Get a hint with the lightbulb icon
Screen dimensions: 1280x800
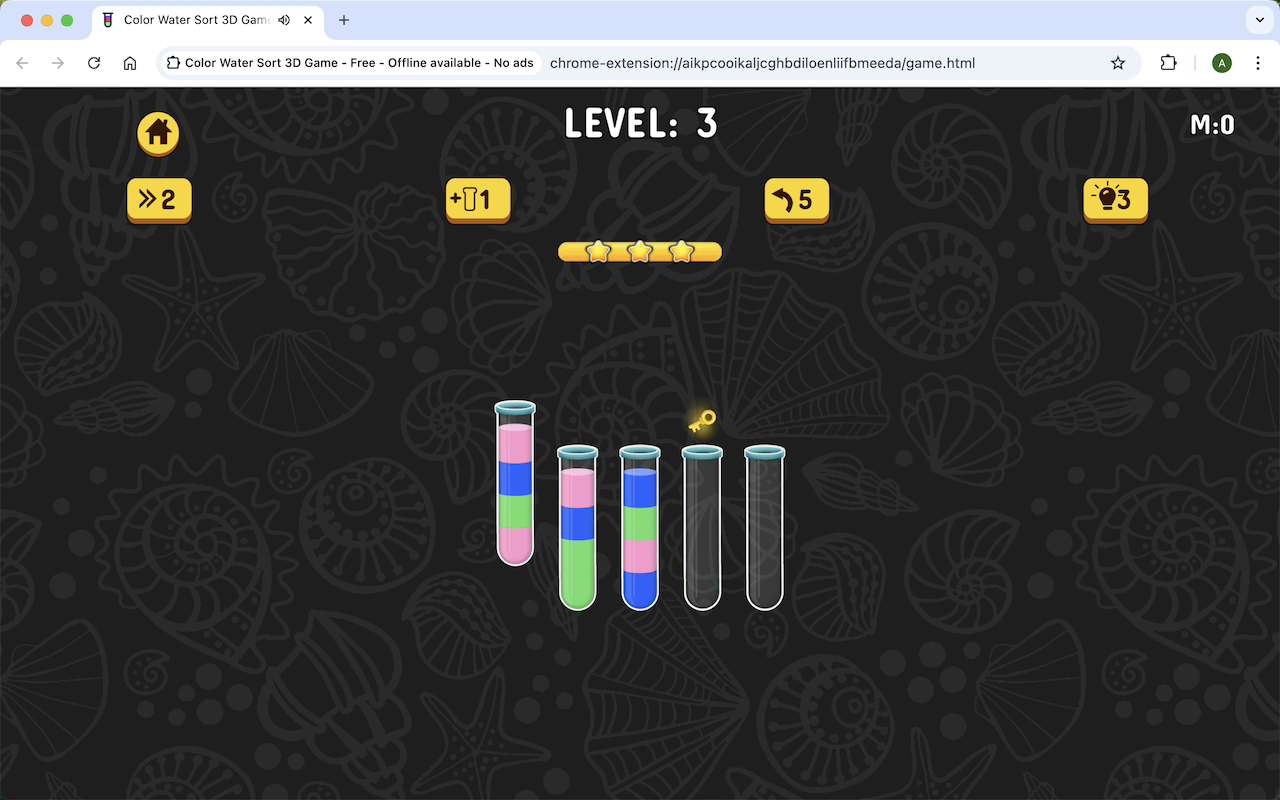(x=1114, y=200)
